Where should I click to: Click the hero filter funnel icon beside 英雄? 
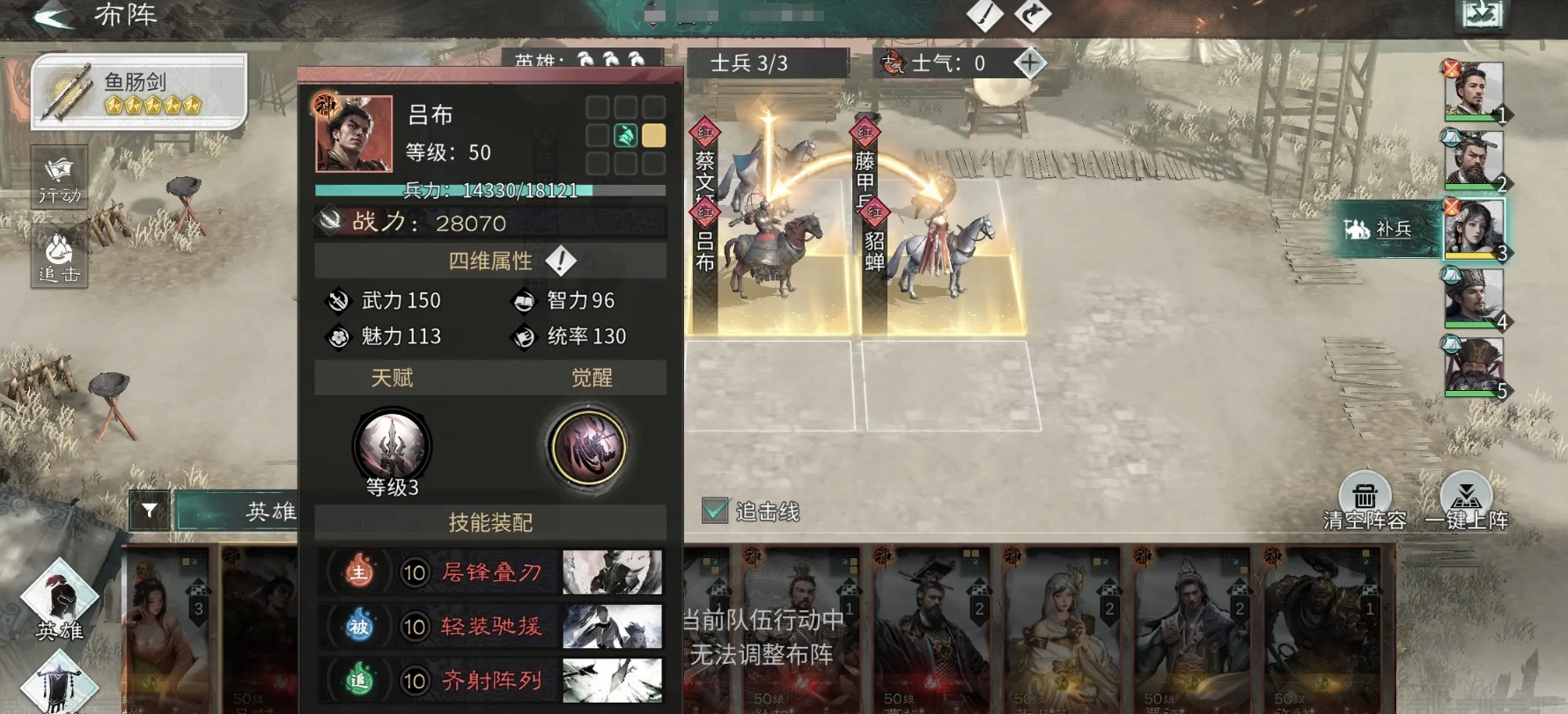click(151, 509)
